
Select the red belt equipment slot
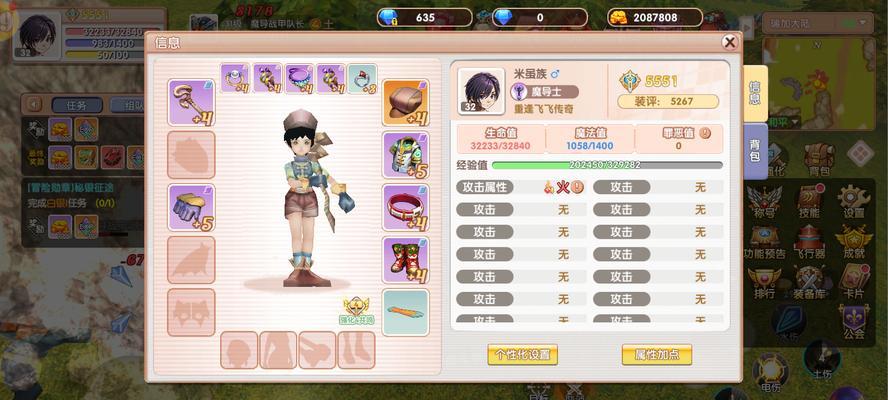click(x=405, y=208)
